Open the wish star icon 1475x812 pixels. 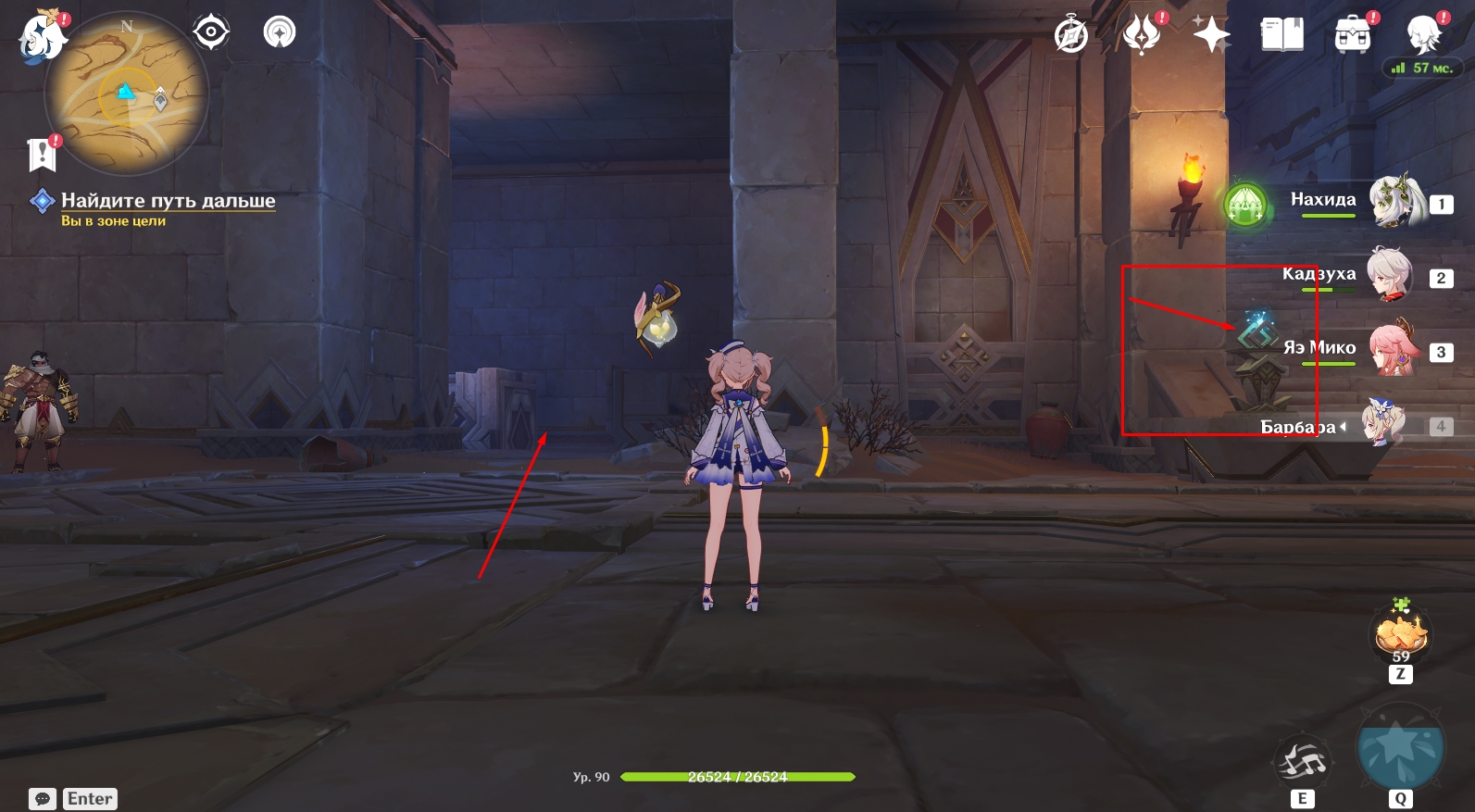[x=1211, y=36]
